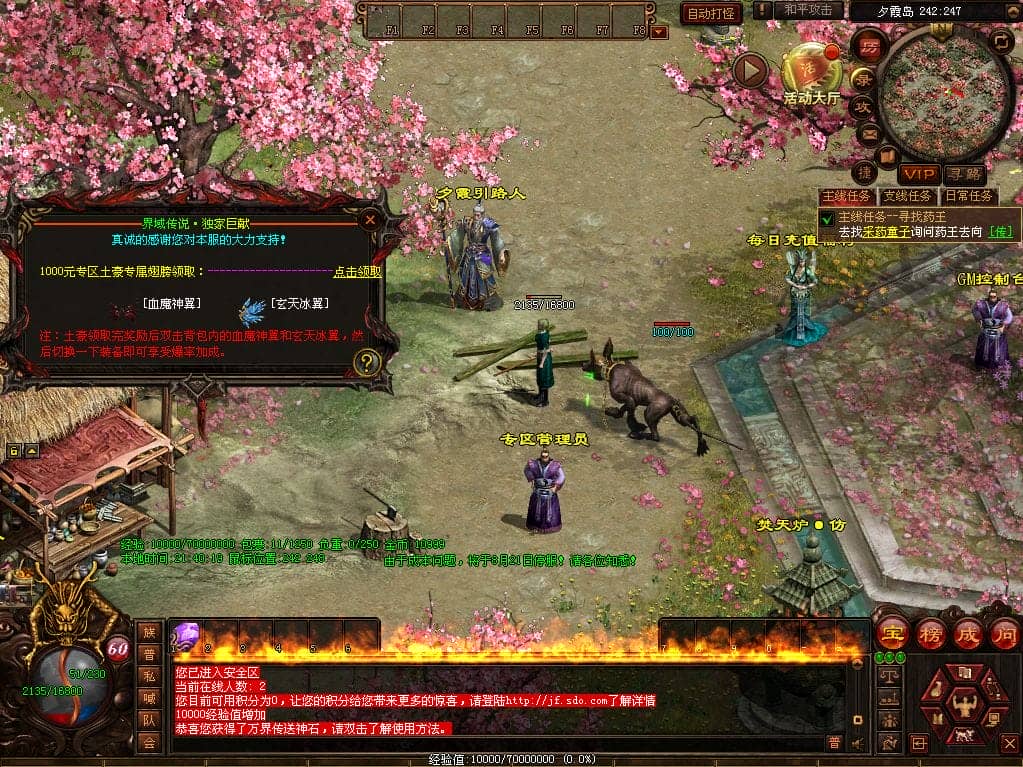Close the 界域传说 reward popup
Viewport: 1023px width, 767px height.
(370, 219)
